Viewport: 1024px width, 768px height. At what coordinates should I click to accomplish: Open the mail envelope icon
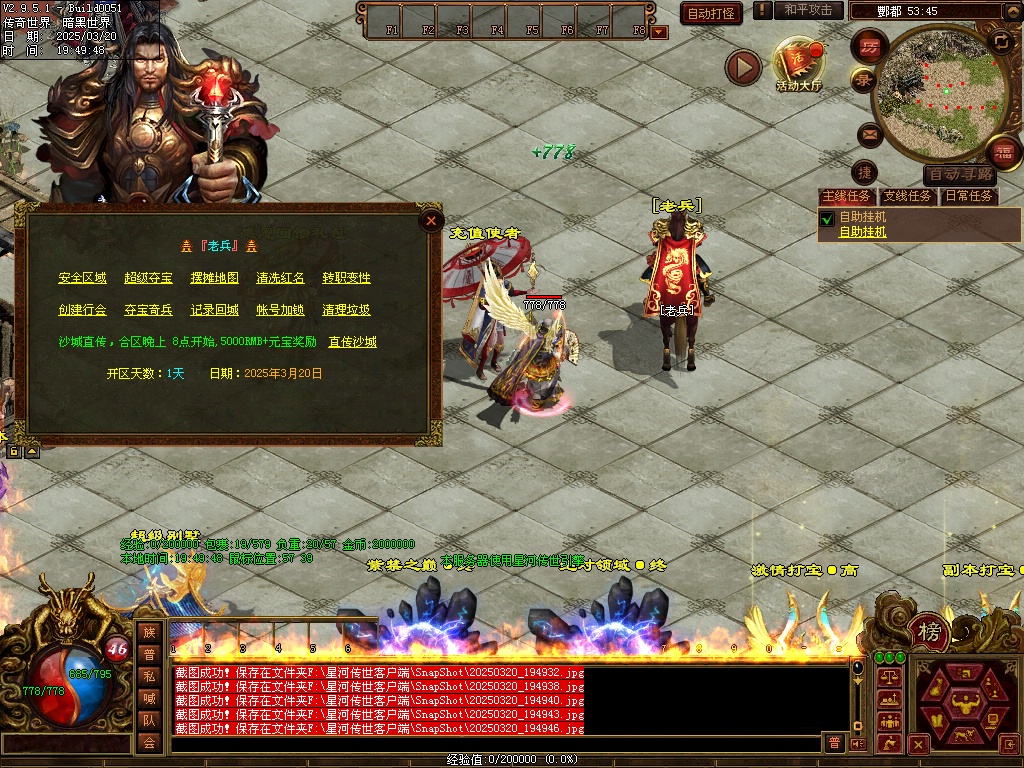click(869, 134)
